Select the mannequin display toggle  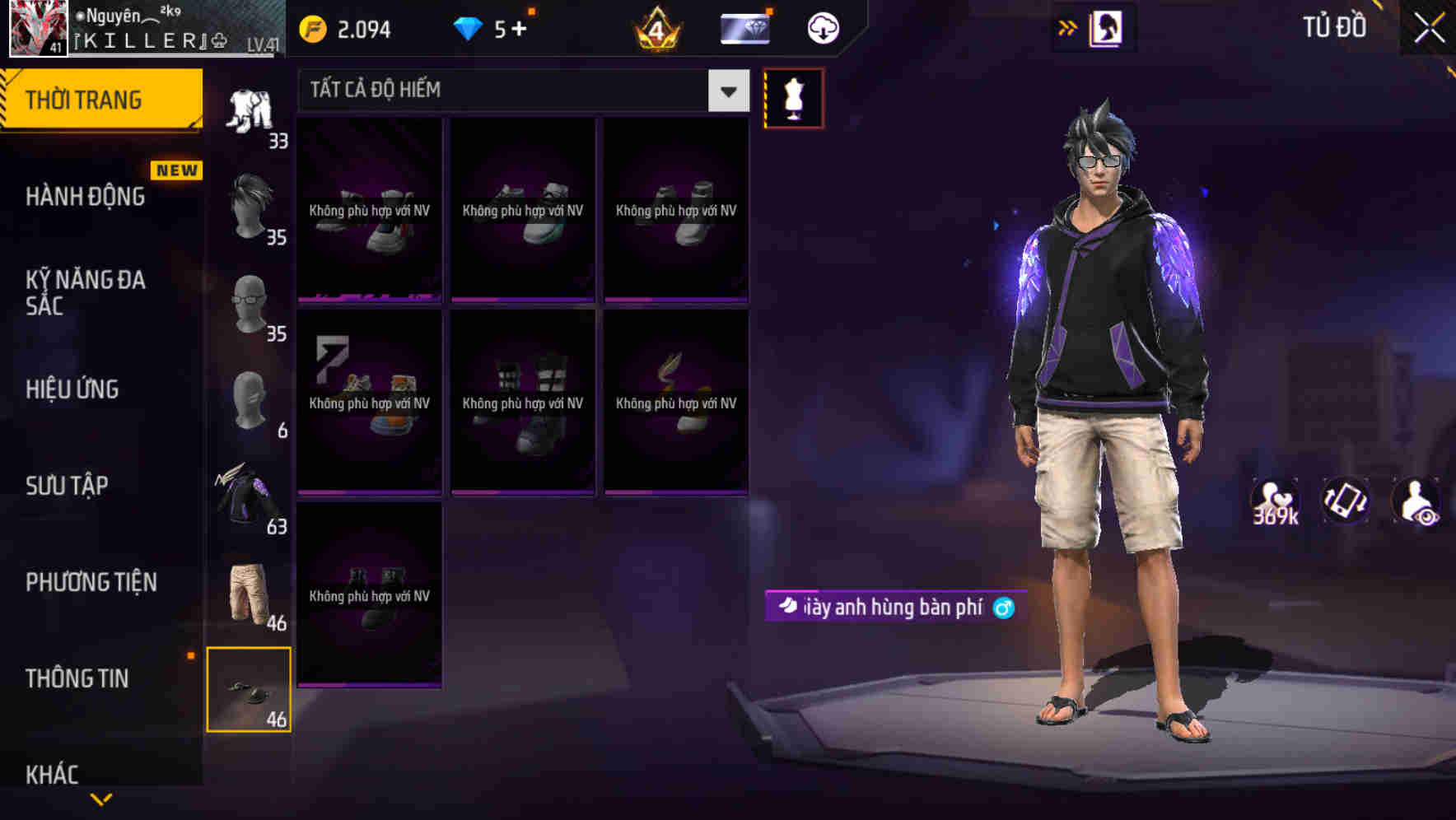tap(794, 98)
